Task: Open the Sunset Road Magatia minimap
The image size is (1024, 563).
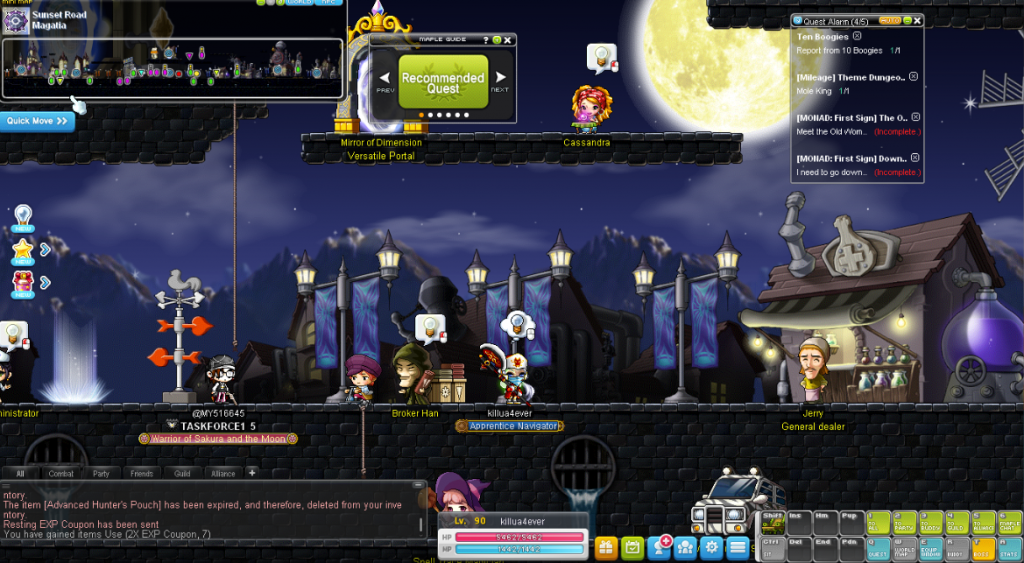Action: click(x=172, y=68)
